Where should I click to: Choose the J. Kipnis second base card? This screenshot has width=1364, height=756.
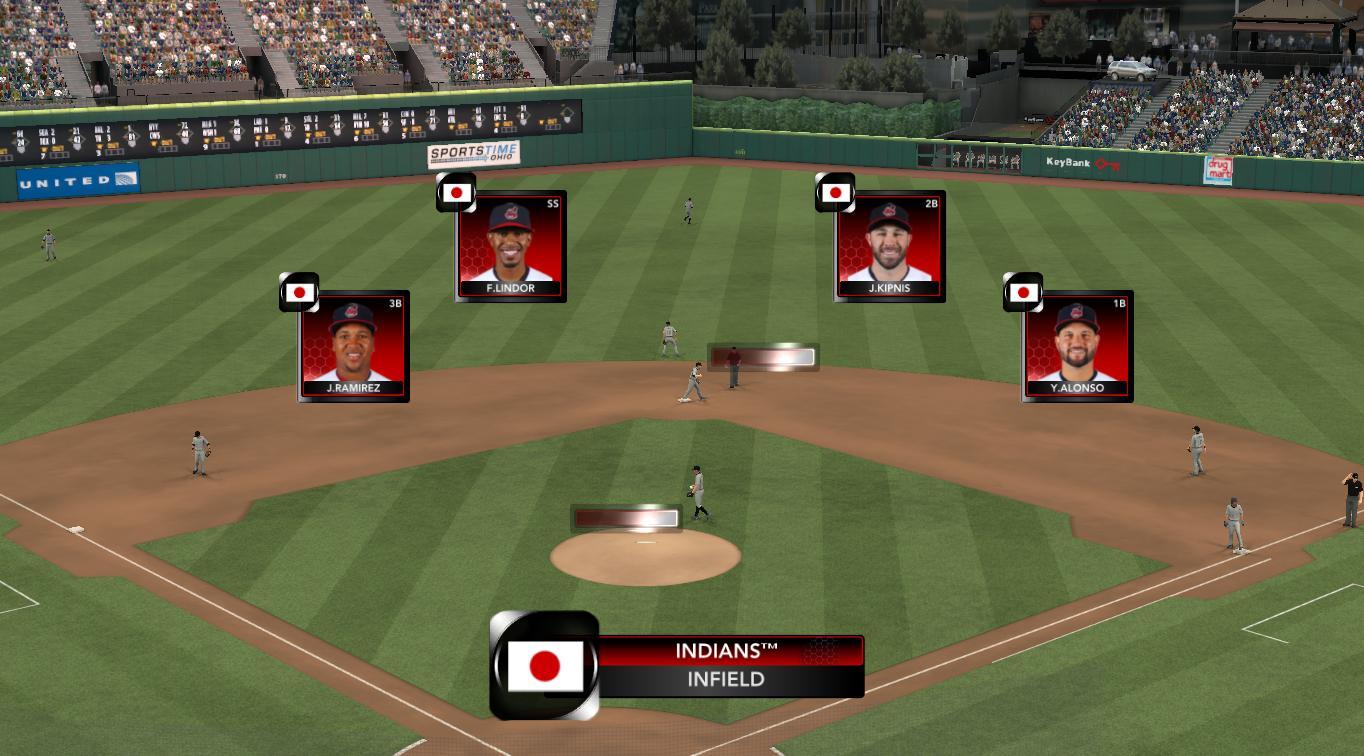click(889, 246)
